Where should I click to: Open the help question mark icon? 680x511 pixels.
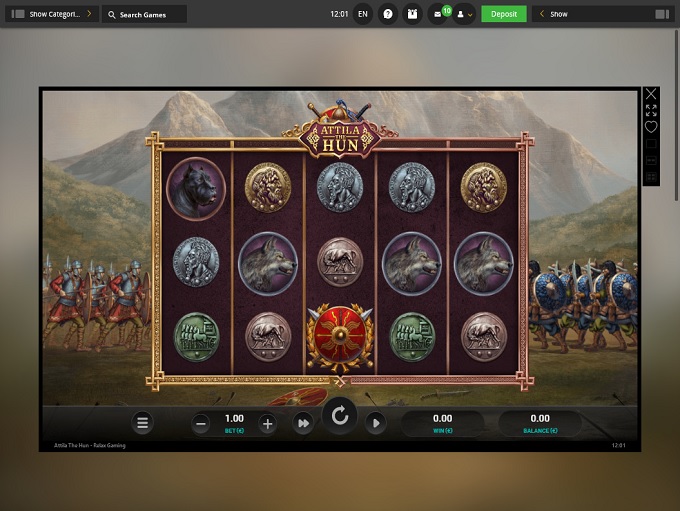point(389,15)
